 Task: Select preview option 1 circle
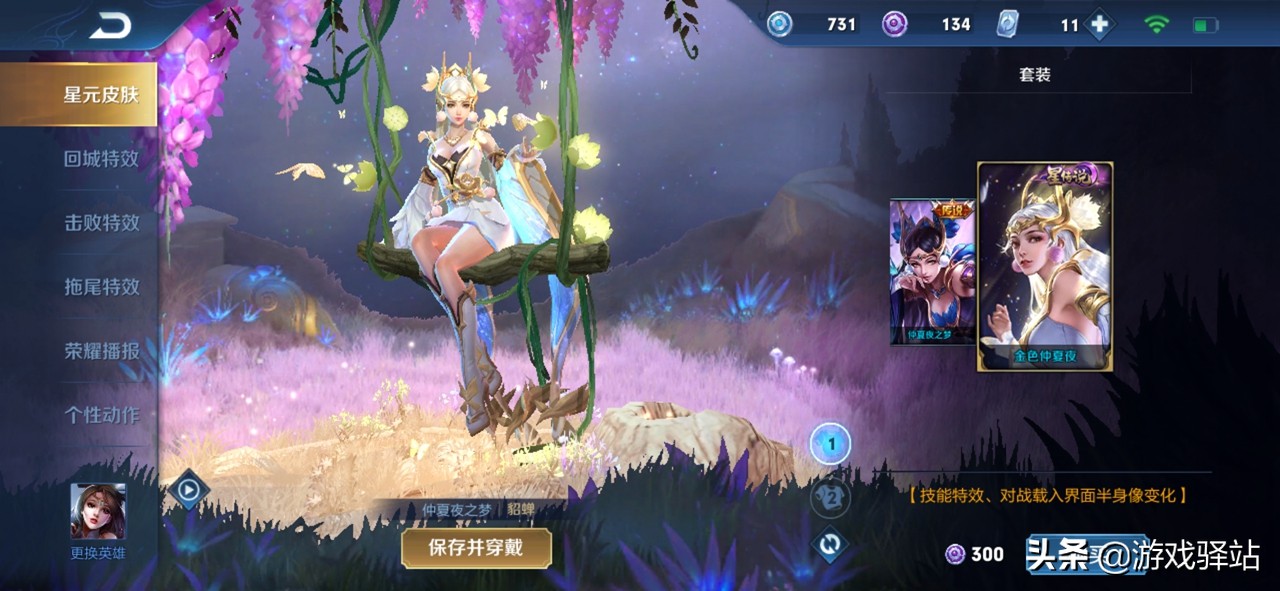click(830, 444)
